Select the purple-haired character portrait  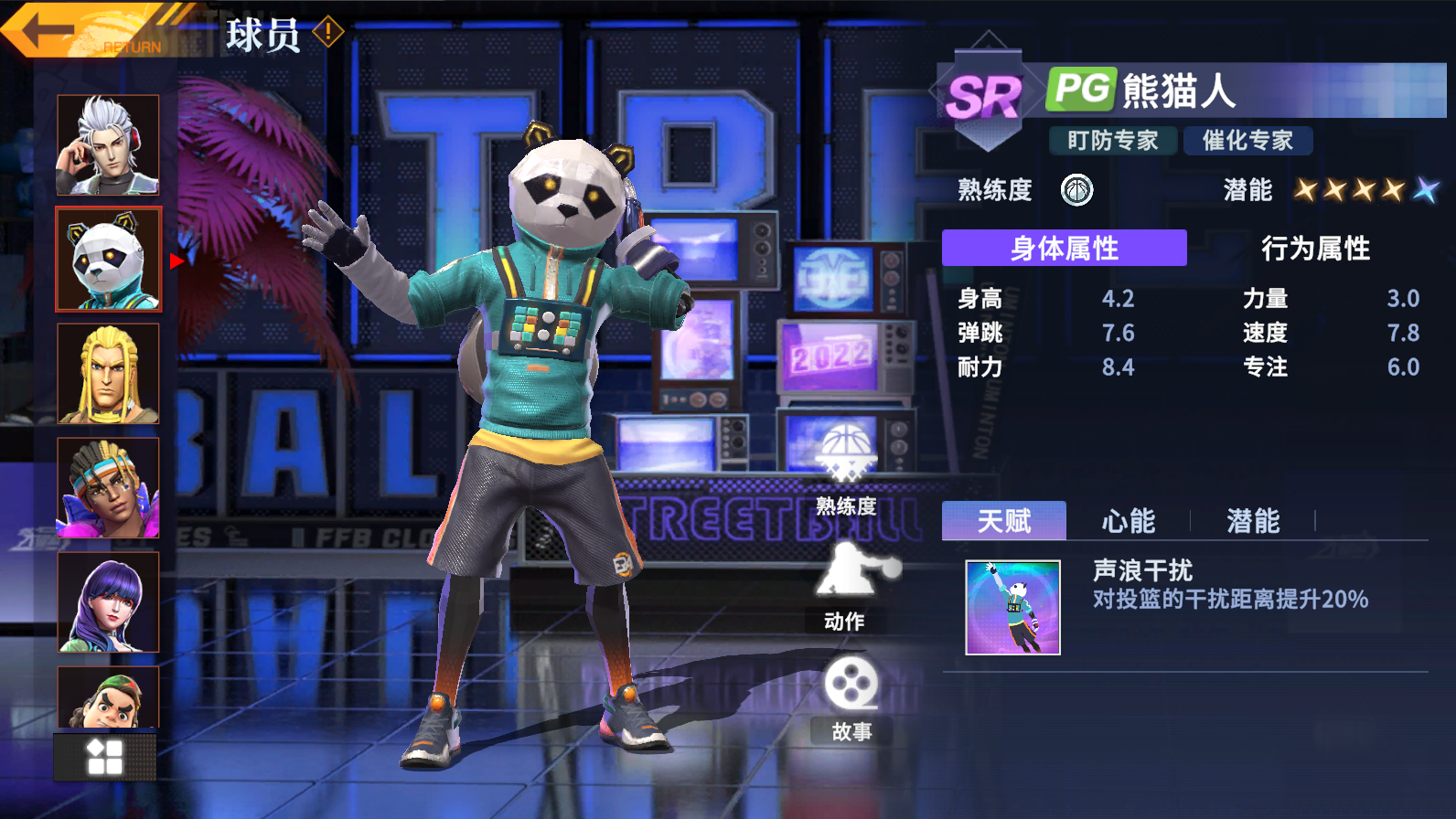tap(107, 601)
